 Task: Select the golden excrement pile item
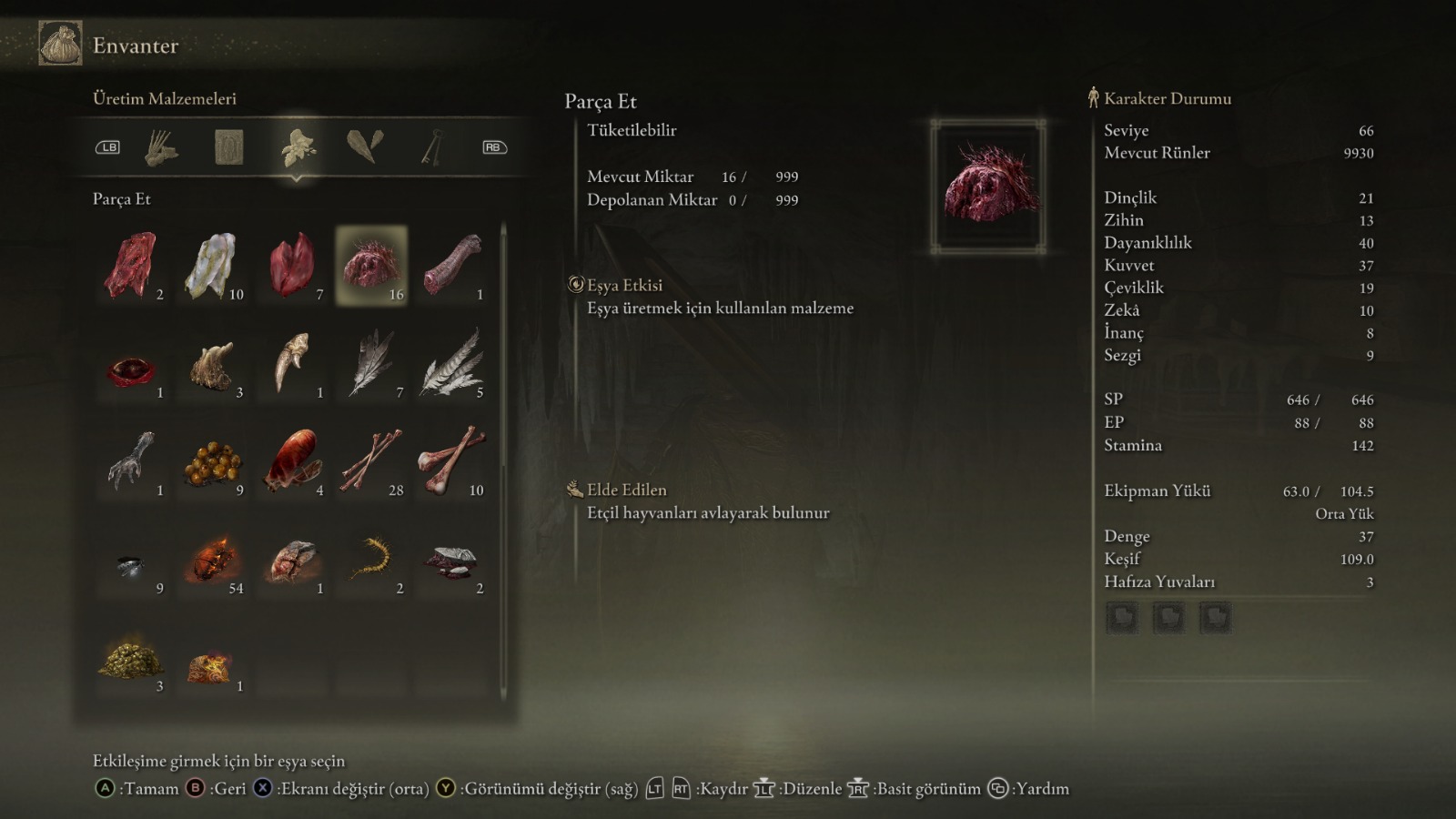133,658
